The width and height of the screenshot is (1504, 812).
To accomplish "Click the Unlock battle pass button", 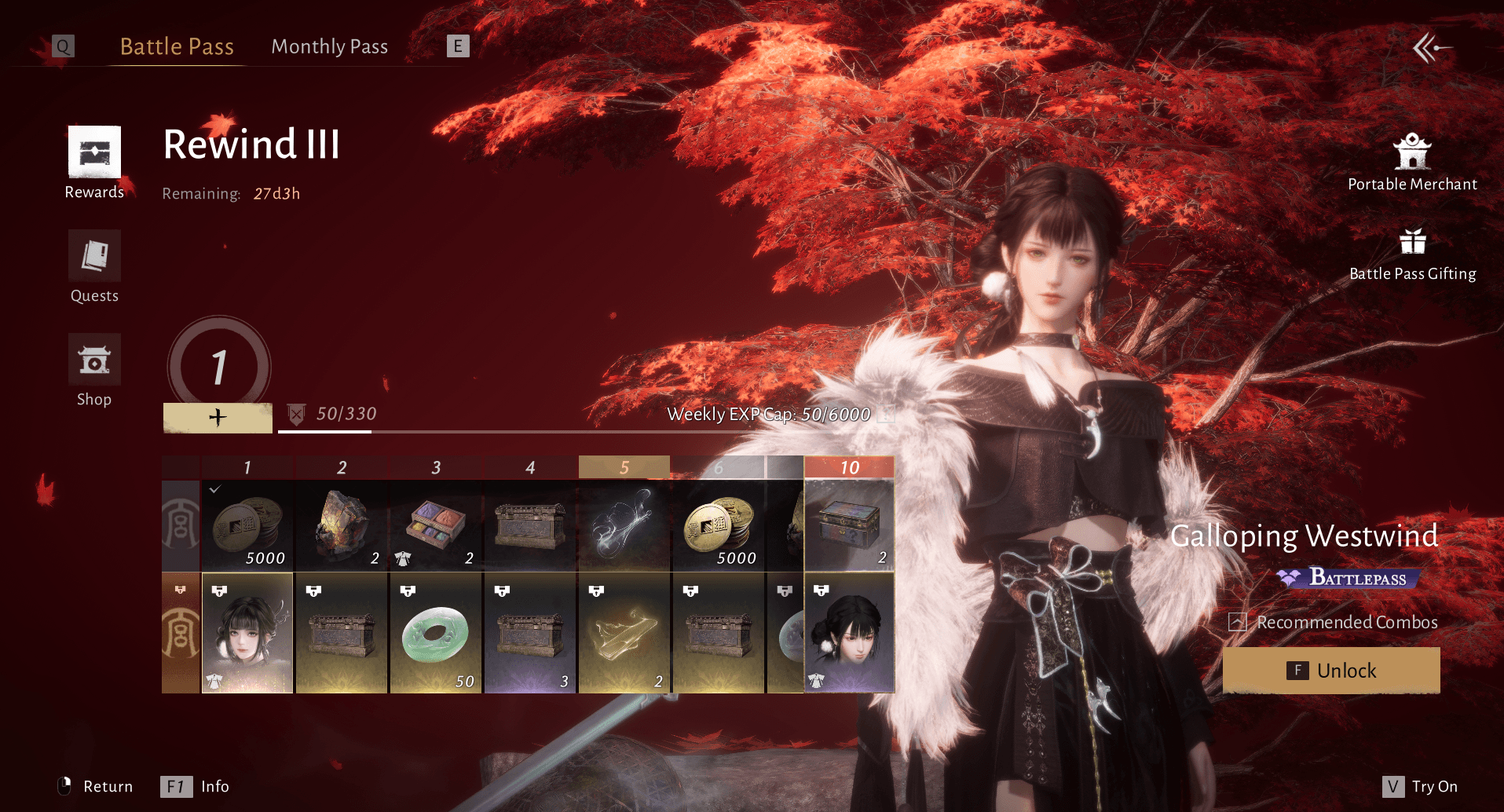I will [x=1331, y=671].
